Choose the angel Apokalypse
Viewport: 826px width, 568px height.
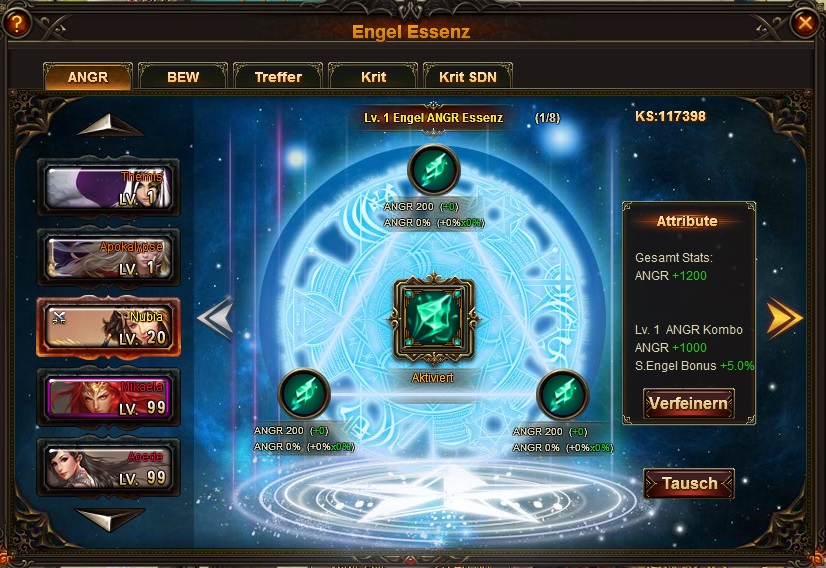click(x=108, y=257)
